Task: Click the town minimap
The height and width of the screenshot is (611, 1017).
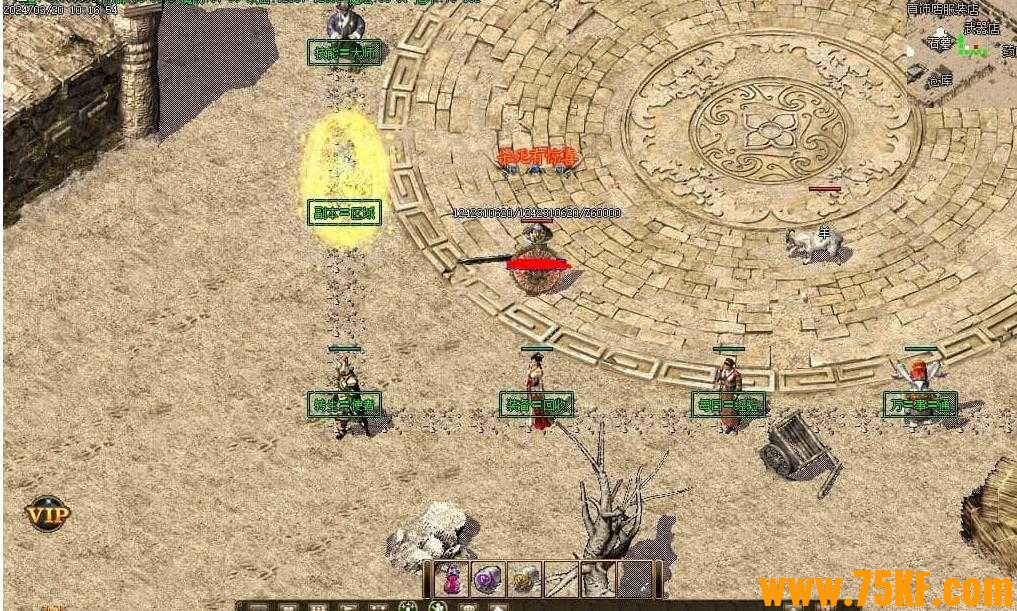Action: [x=960, y=50]
